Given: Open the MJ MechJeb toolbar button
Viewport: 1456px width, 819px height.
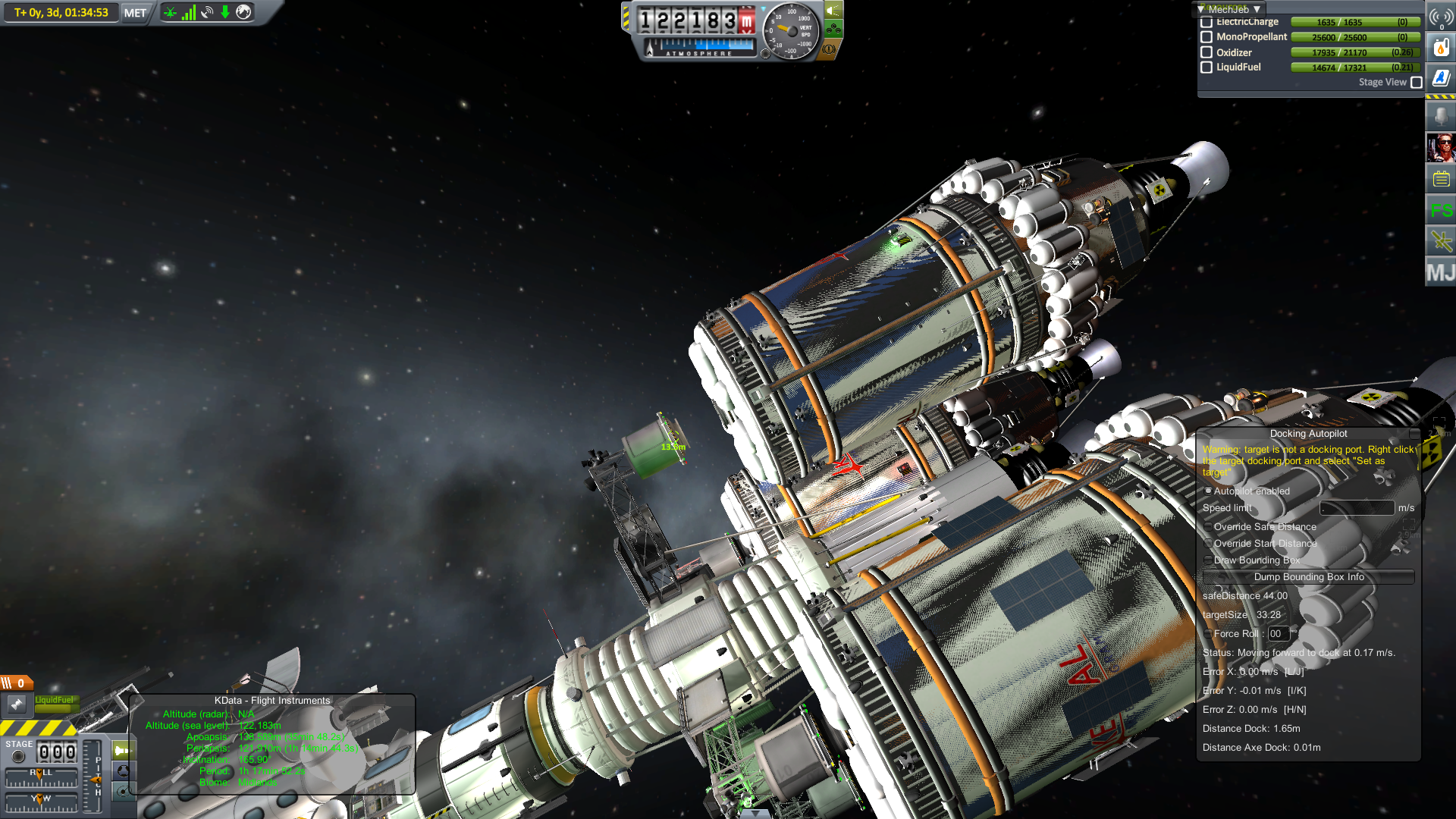Looking at the screenshot, I should [x=1441, y=272].
